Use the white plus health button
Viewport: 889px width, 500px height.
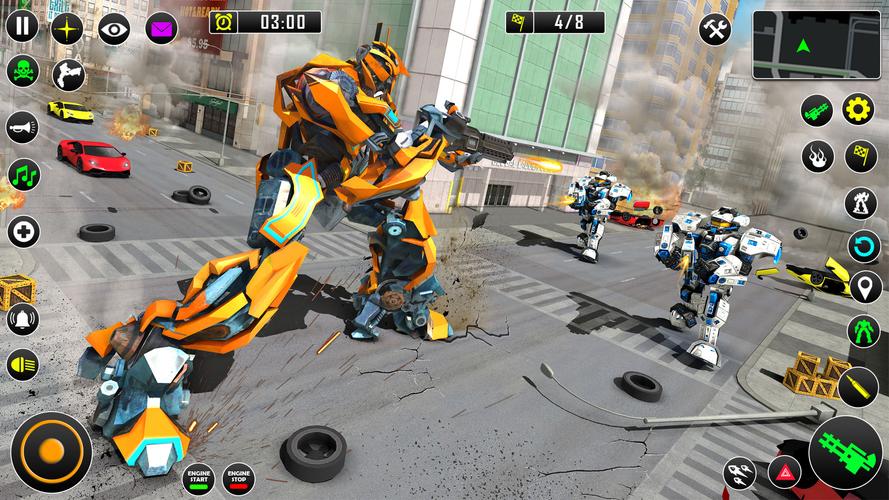22,232
